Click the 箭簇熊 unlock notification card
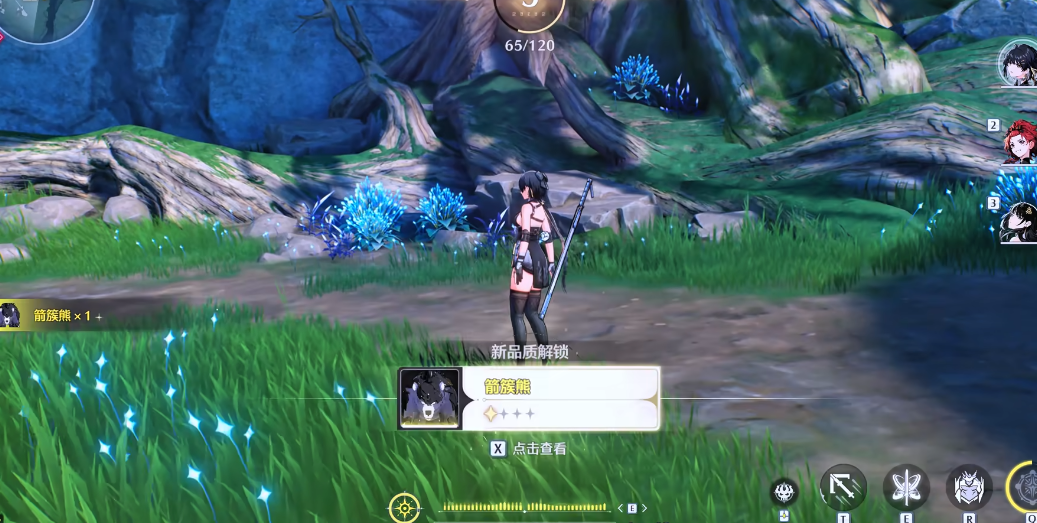Viewport: 1037px width, 523px height. pyautogui.click(x=558, y=398)
